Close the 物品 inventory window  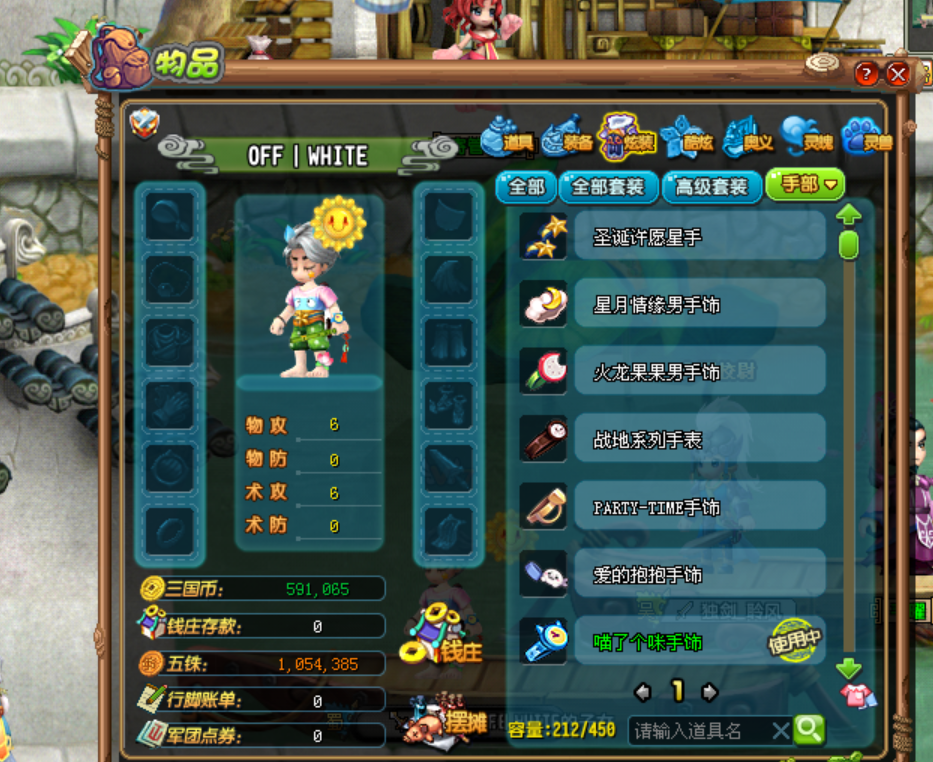coord(898,74)
